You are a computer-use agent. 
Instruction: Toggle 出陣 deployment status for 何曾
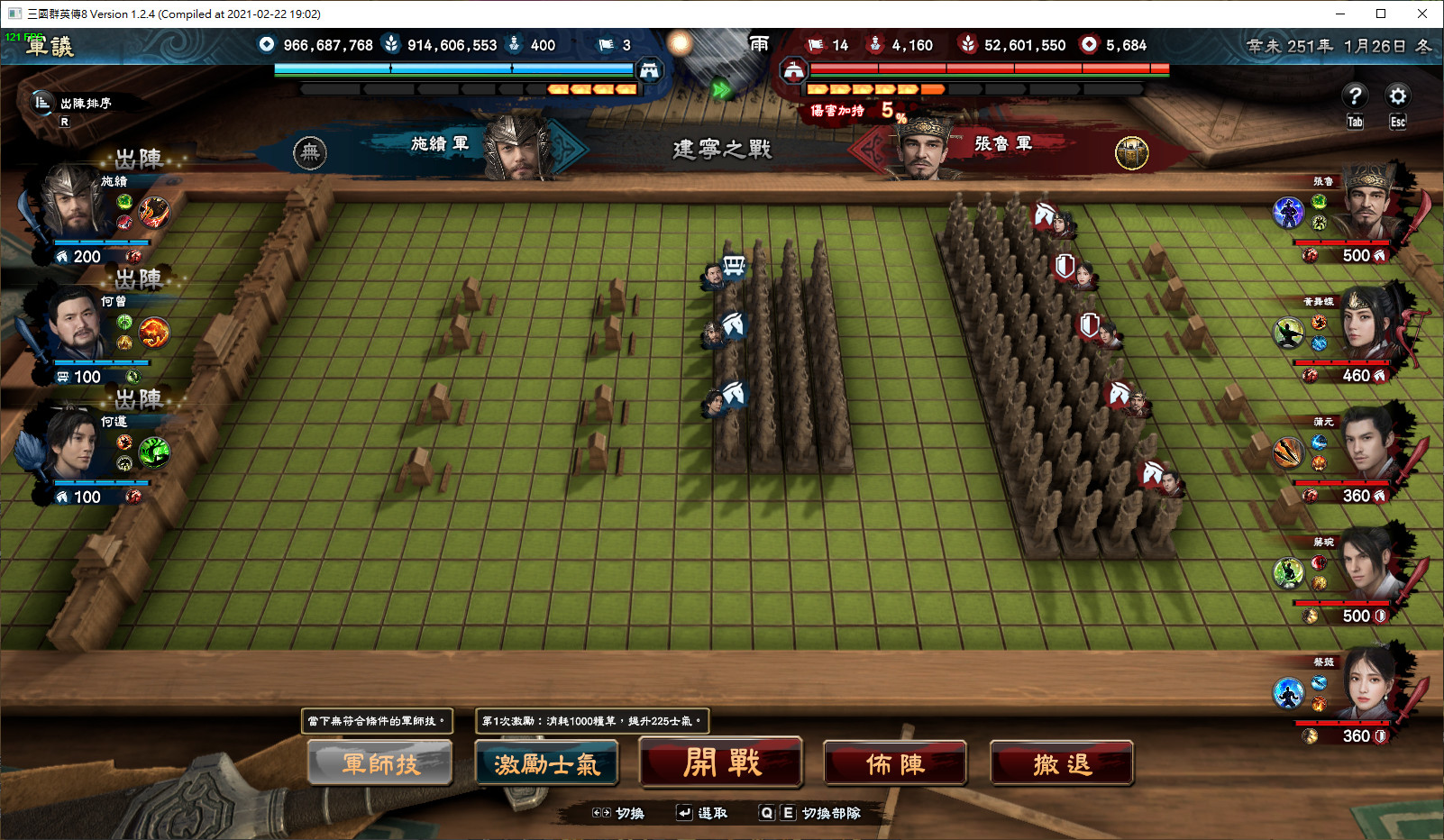coord(142,280)
